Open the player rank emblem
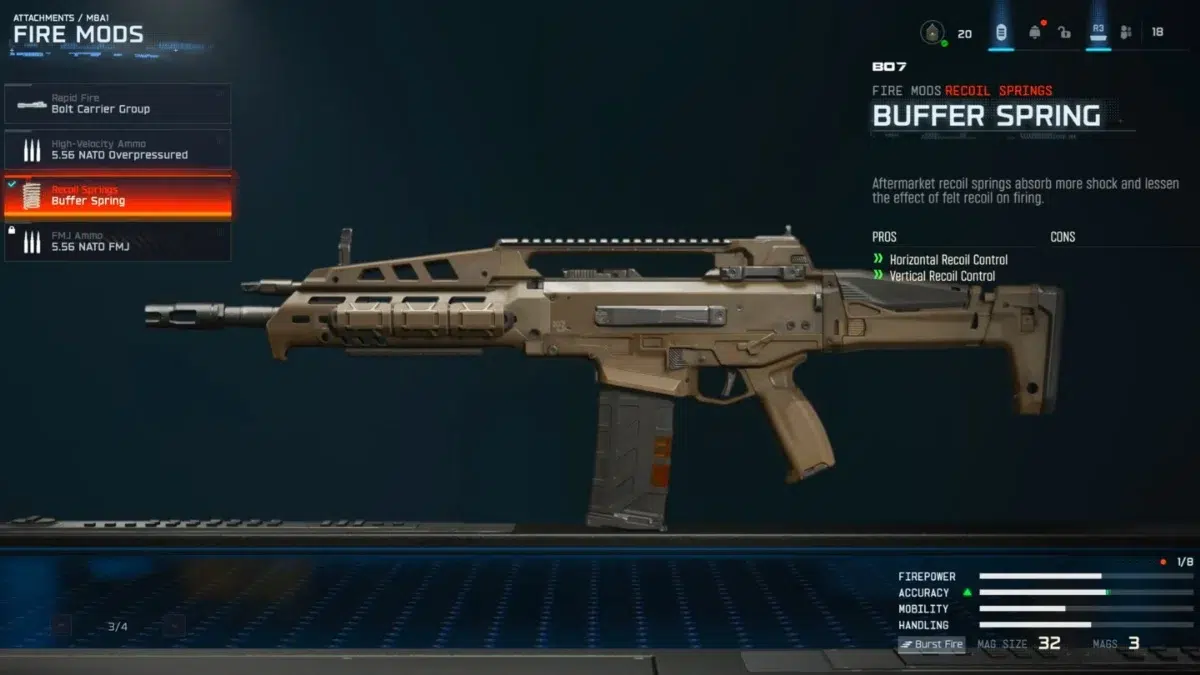This screenshot has width=1200, height=675. 932,33
